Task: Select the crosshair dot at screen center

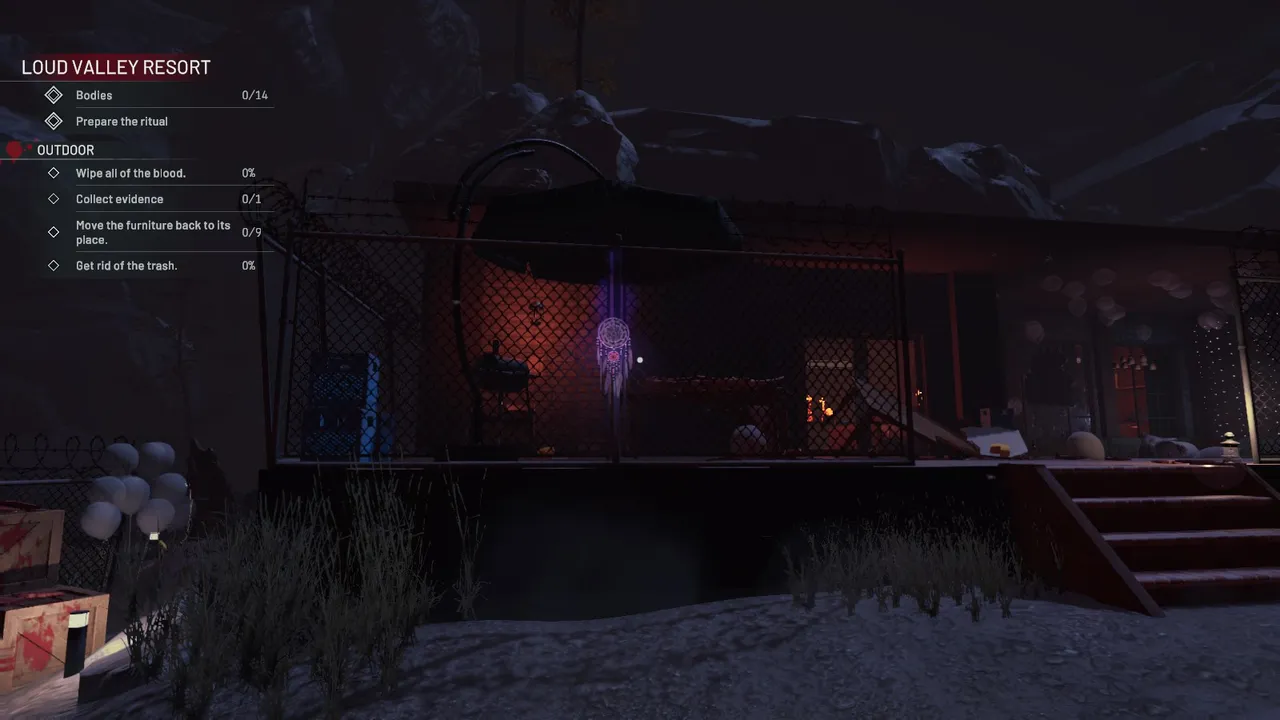Action: coord(640,360)
